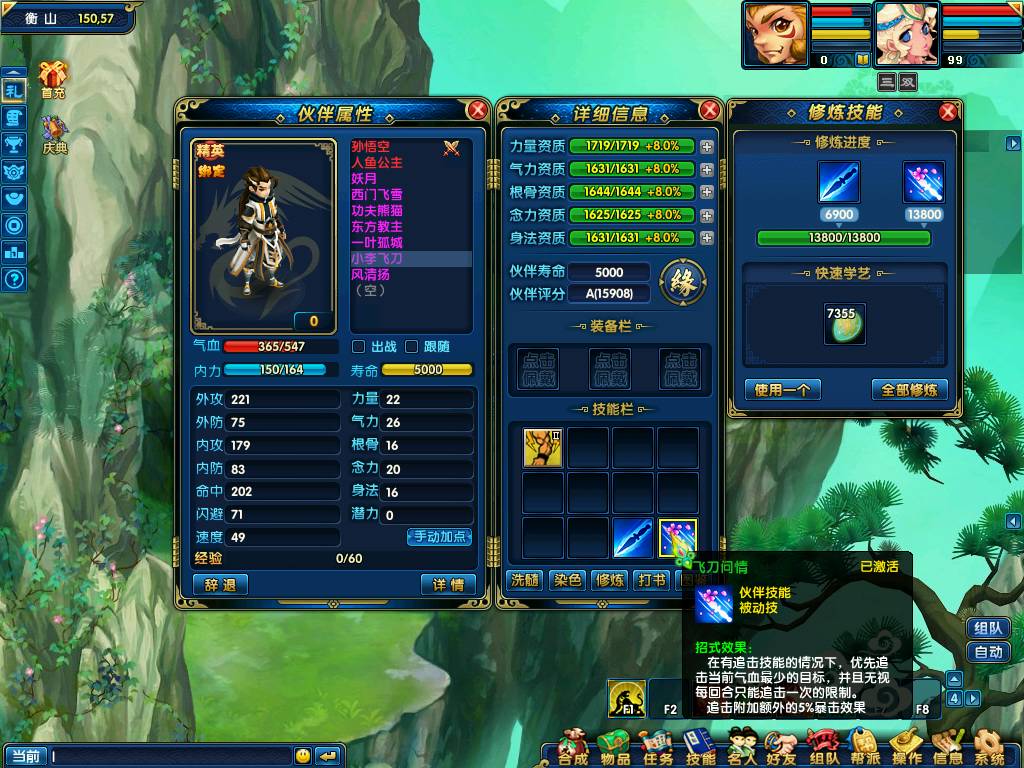The width and height of the screenshot is (1024, 768).
Task: Open partner details with 详情 button
Action: 448,585
